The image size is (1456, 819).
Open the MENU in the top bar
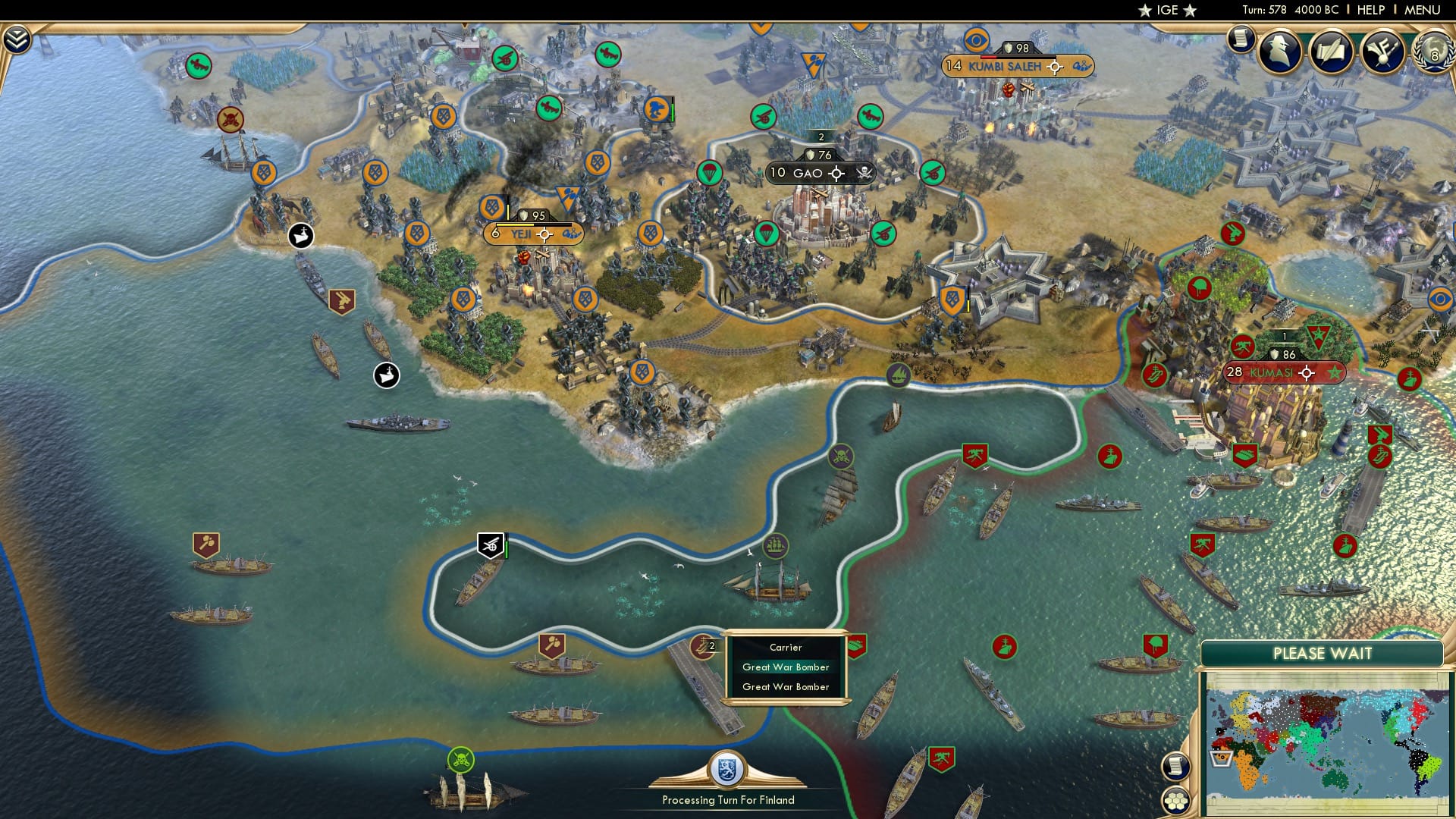(1425, 10)
